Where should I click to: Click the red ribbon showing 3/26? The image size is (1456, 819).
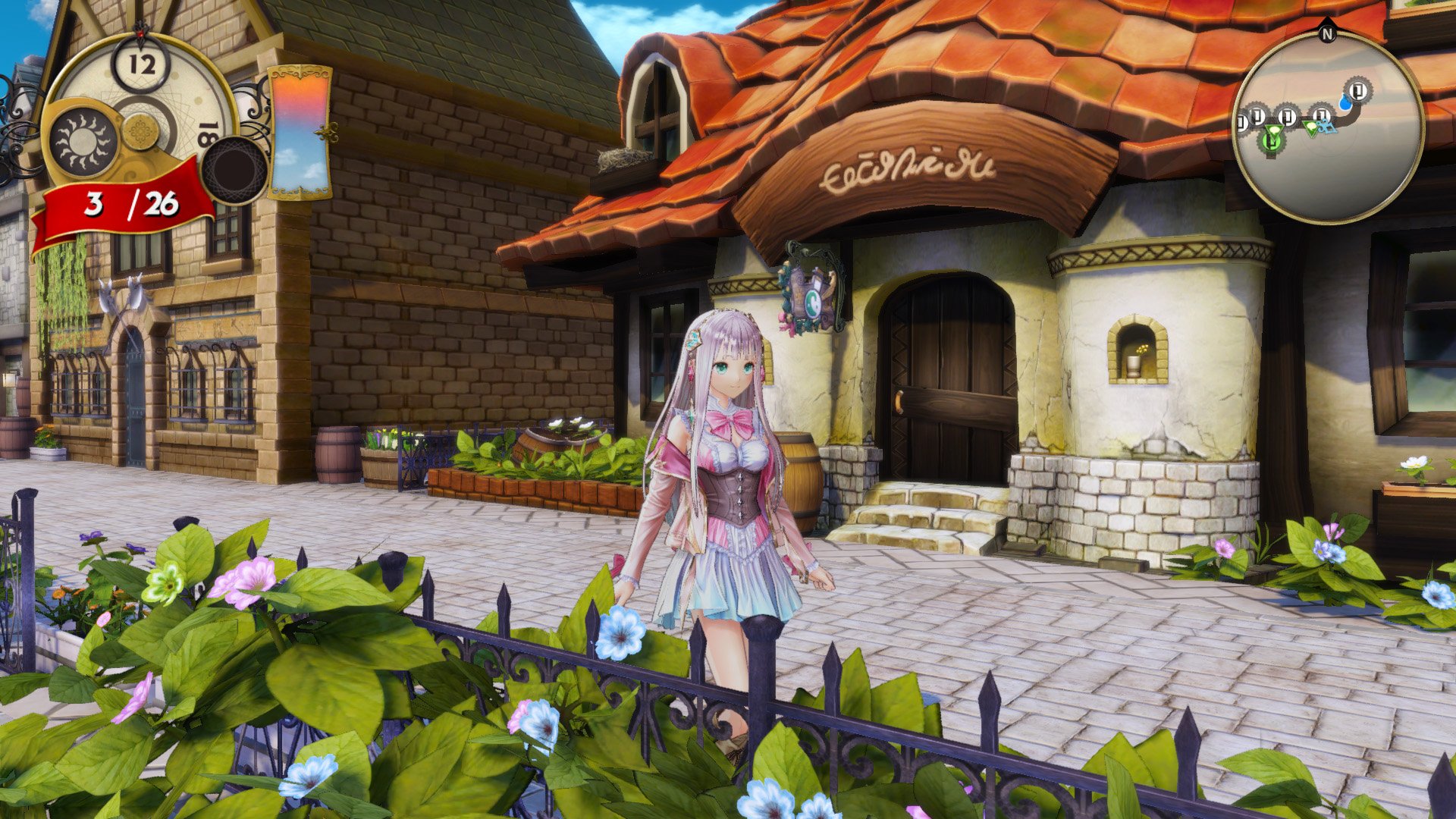(x=124, y=204)
